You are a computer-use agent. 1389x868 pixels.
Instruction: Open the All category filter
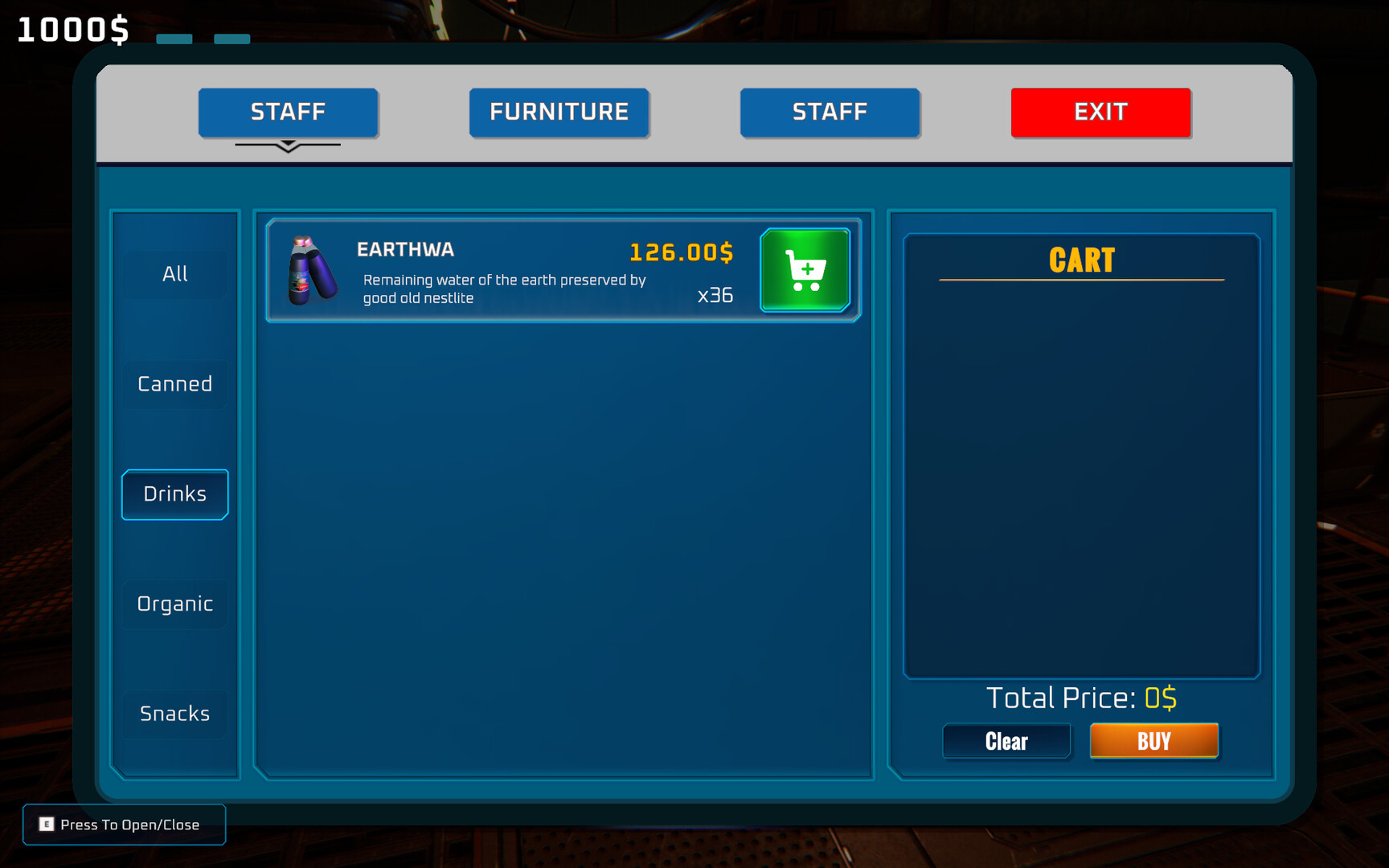[174, 274]
